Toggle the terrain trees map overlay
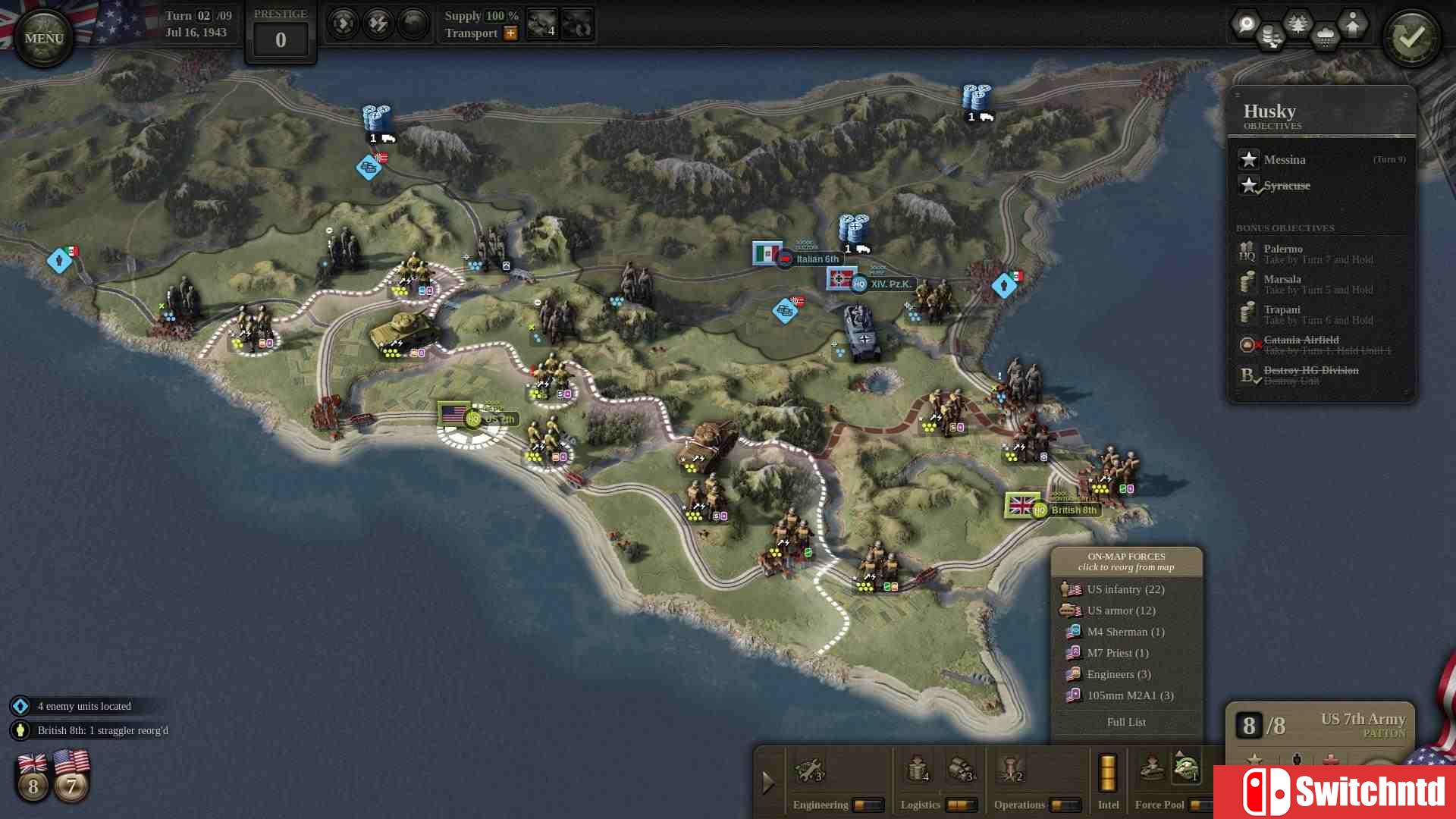This screenshot has height=819, width=1456. pos(1298,24)
